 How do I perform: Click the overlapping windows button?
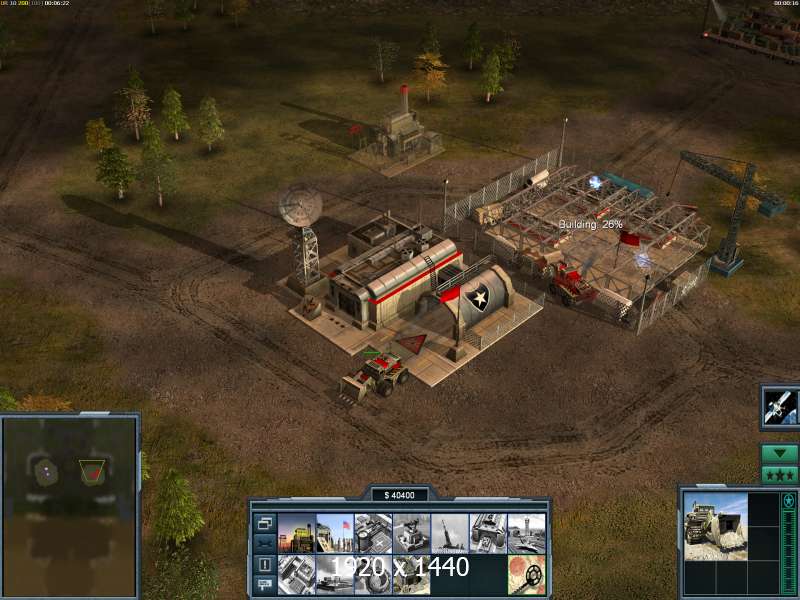(265, 522)
